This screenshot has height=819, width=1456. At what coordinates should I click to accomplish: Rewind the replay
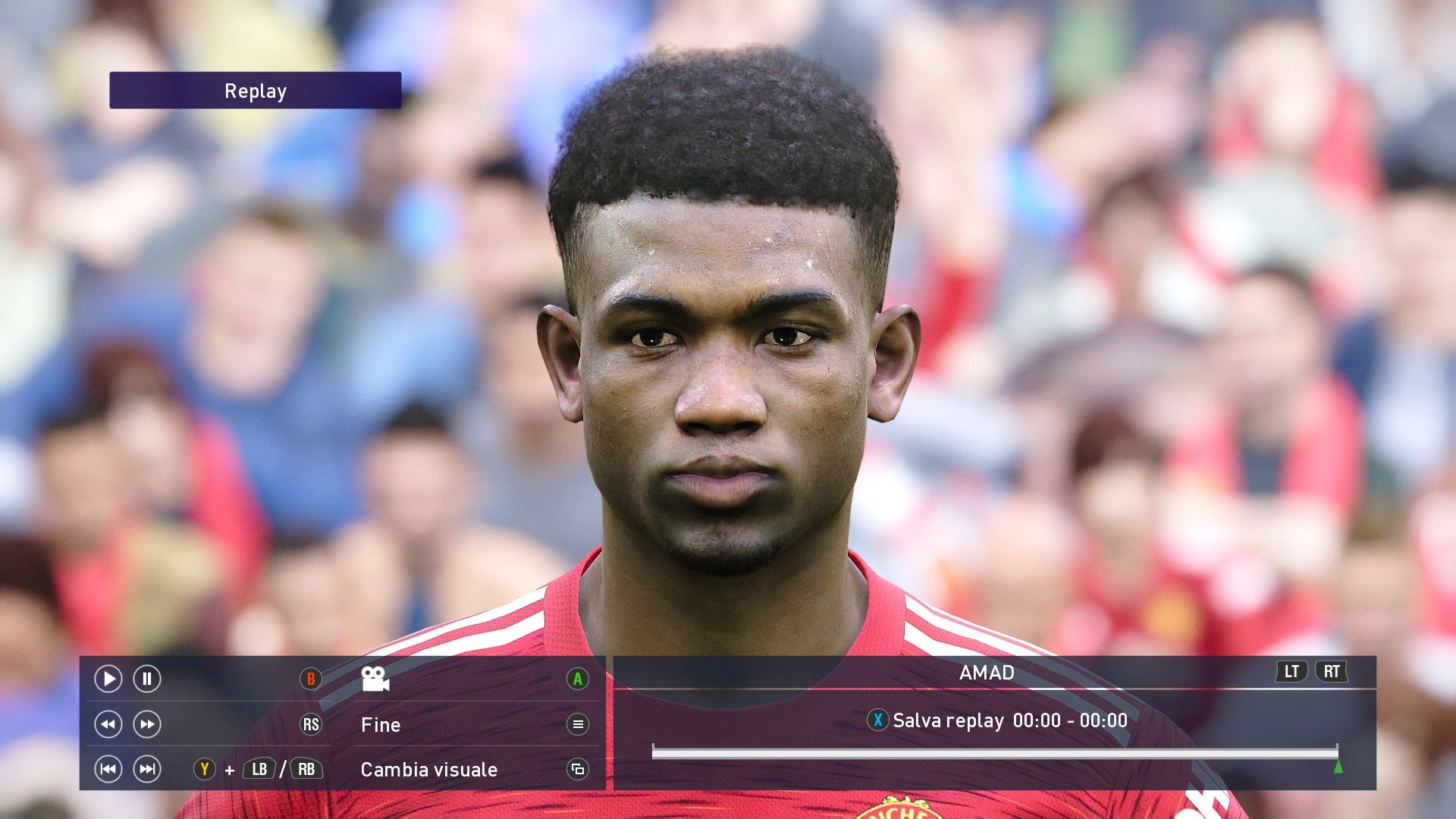pyautogui.click(x=108, y=724)
